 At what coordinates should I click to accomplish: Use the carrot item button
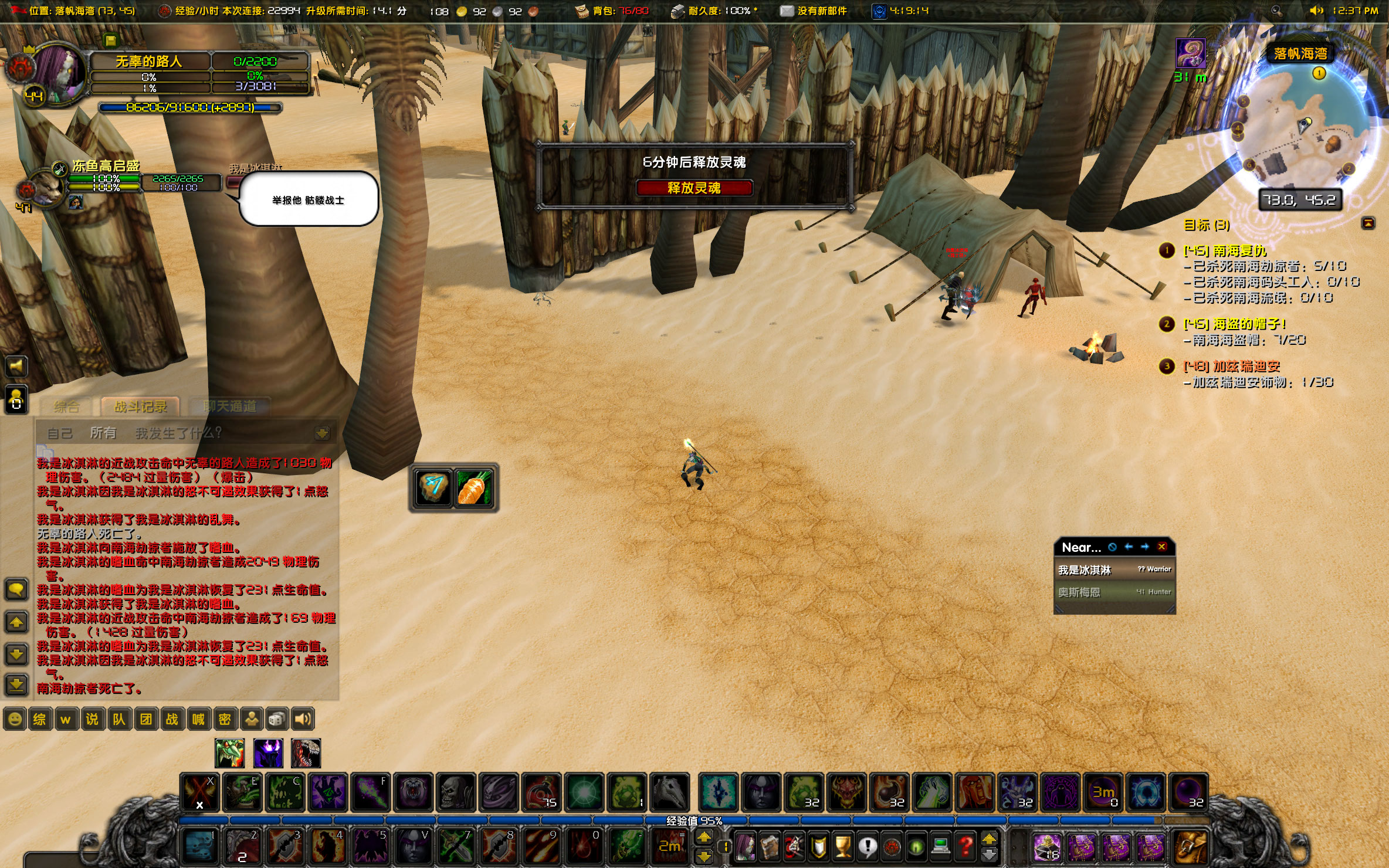[x=474, y=488]
